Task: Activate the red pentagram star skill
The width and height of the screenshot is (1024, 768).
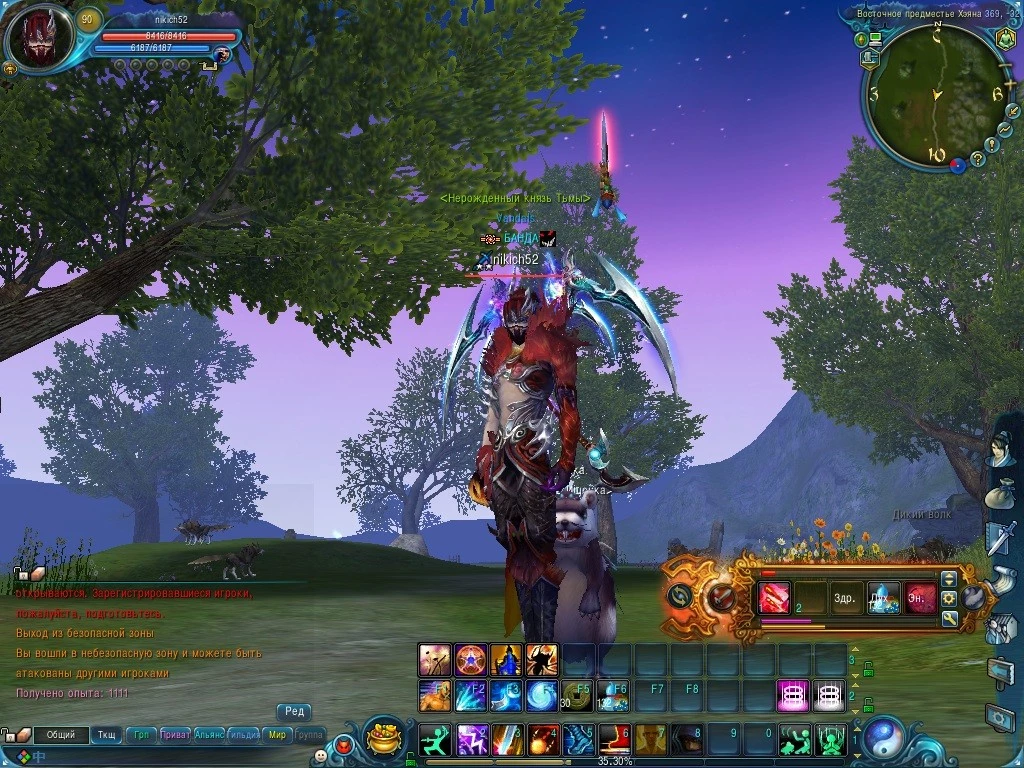Action: (x=470, y=660)
